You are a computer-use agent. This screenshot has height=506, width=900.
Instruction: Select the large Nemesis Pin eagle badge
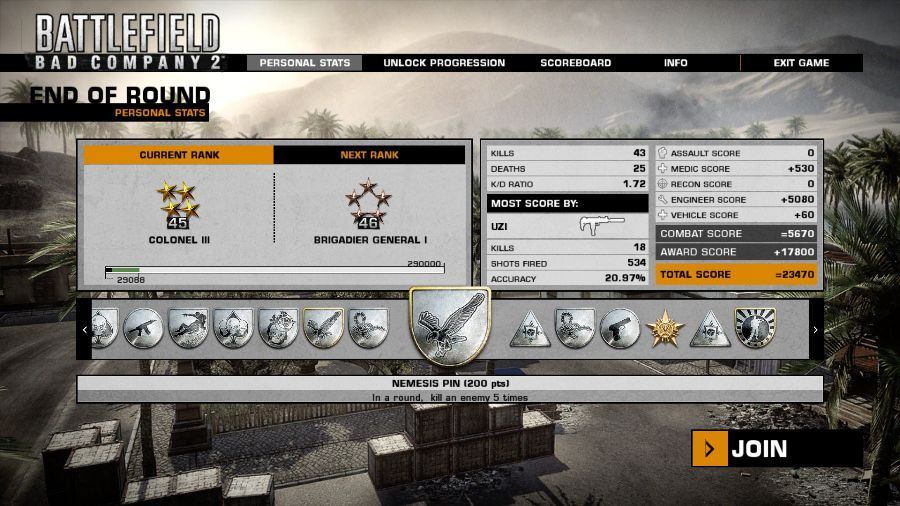[450, 327]
